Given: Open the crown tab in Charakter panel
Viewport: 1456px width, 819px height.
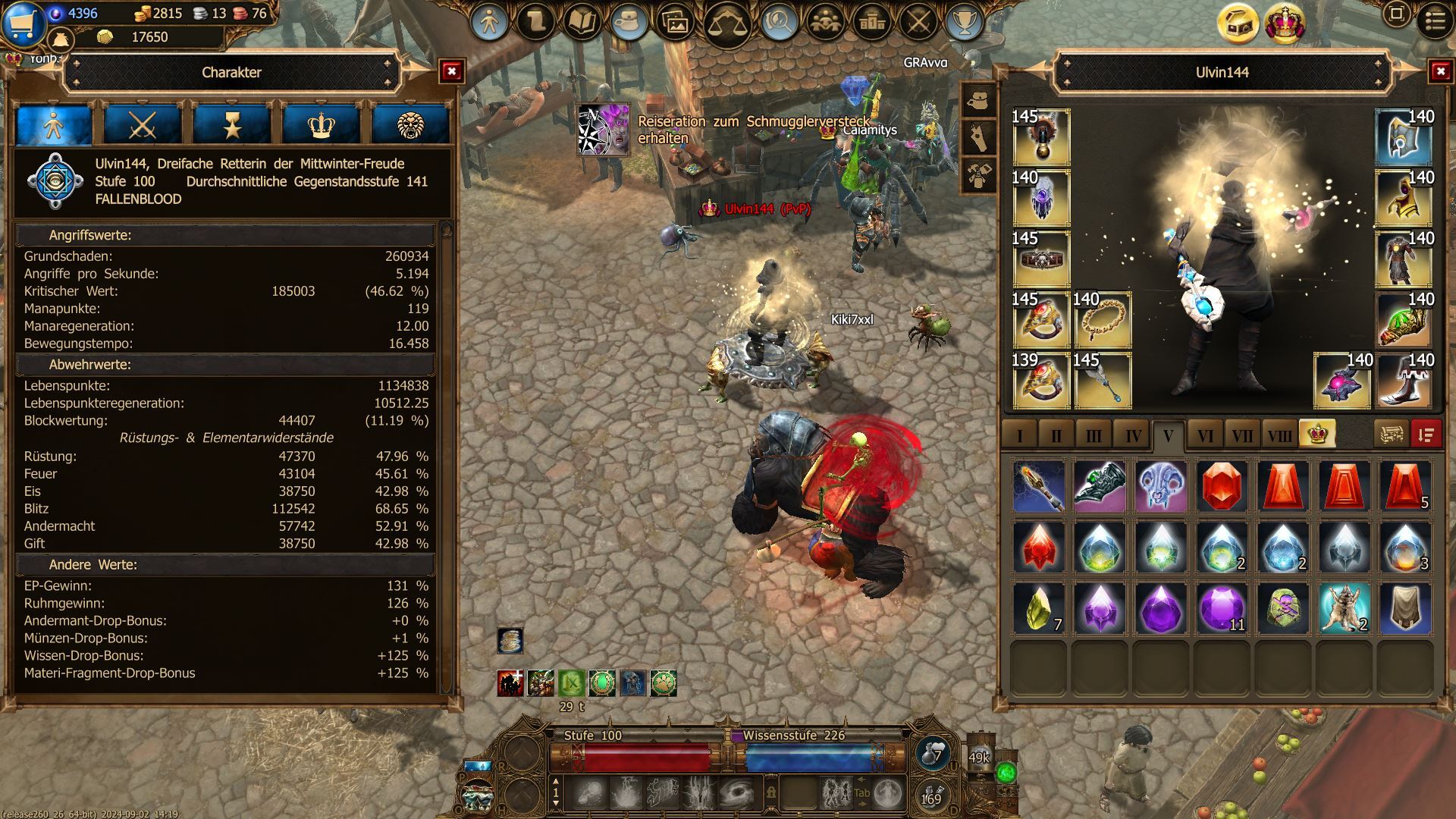Looking at the screenshot, I should tap(321, 125).
